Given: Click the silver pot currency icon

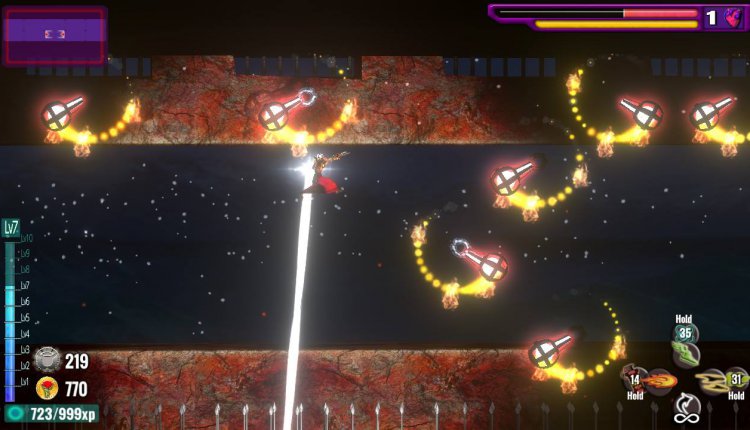Looking at the screenshot, I should pos(46,361).
